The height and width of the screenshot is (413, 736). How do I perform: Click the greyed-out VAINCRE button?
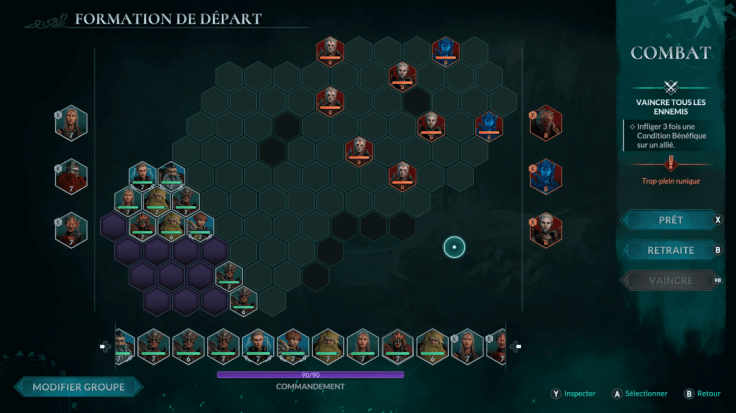click(670, 281)
